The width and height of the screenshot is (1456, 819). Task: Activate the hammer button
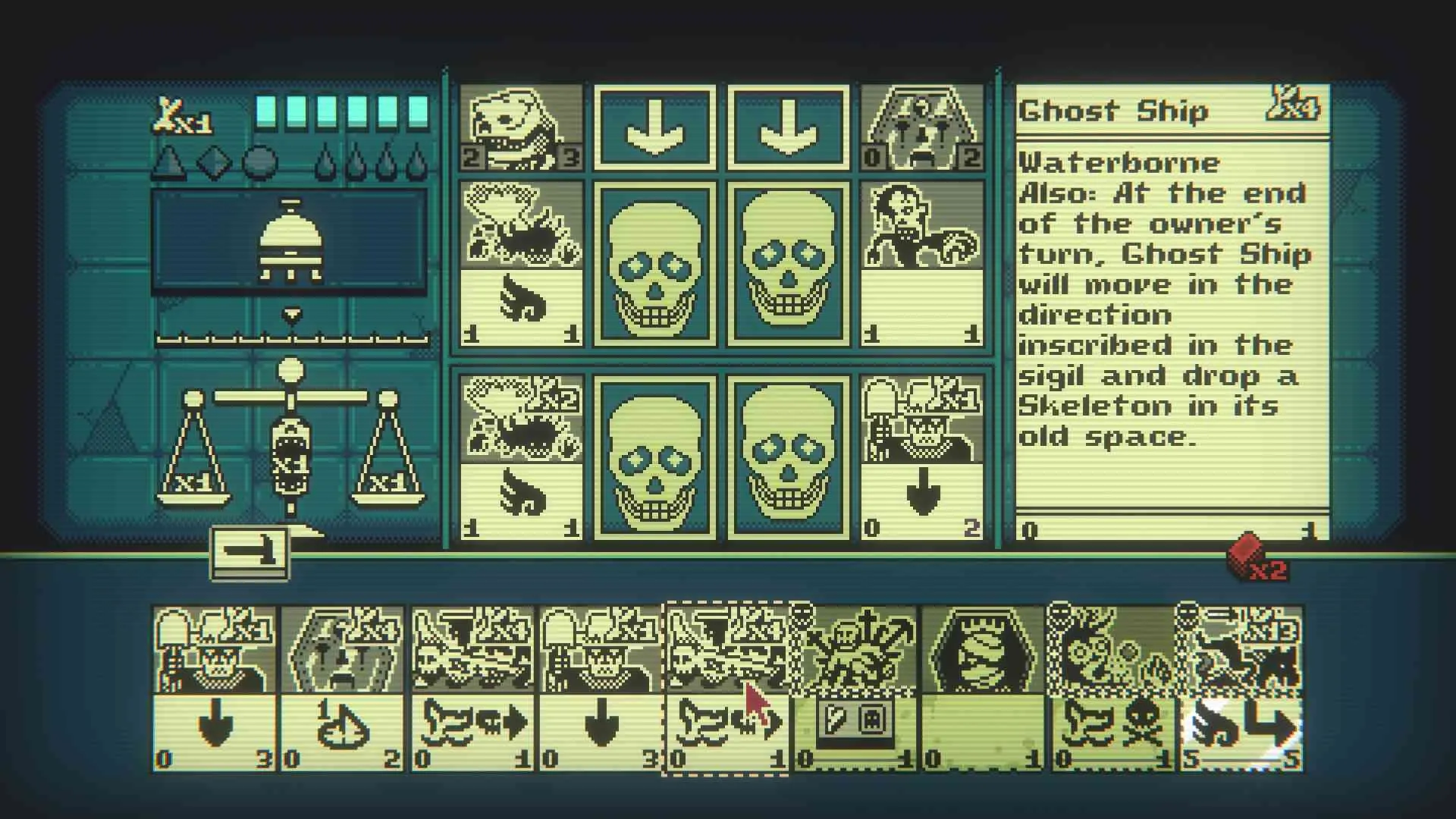(249, 554)
